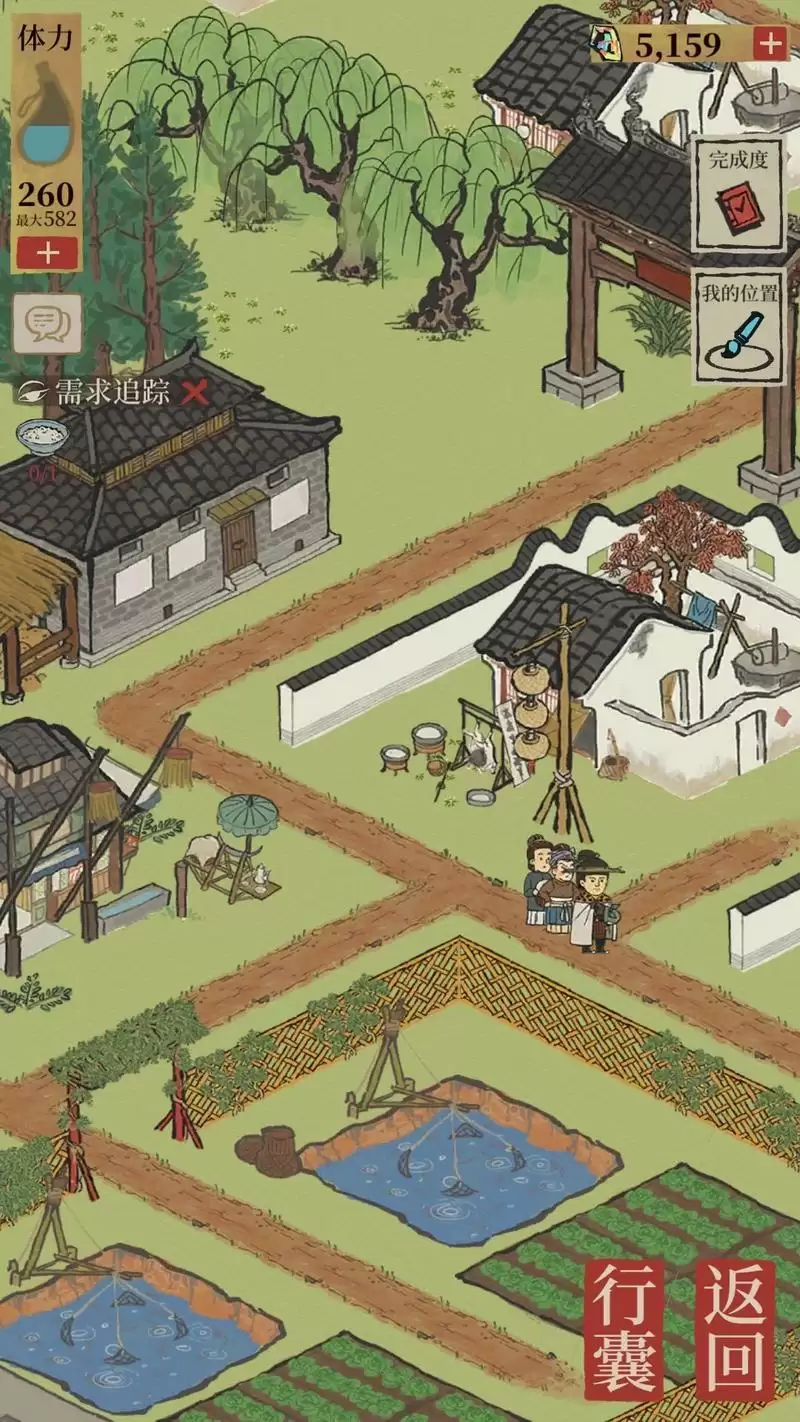Viewport: 800px width, 1422px height.
Task: Add currency with the top plus button
Action: click(769, 44)
